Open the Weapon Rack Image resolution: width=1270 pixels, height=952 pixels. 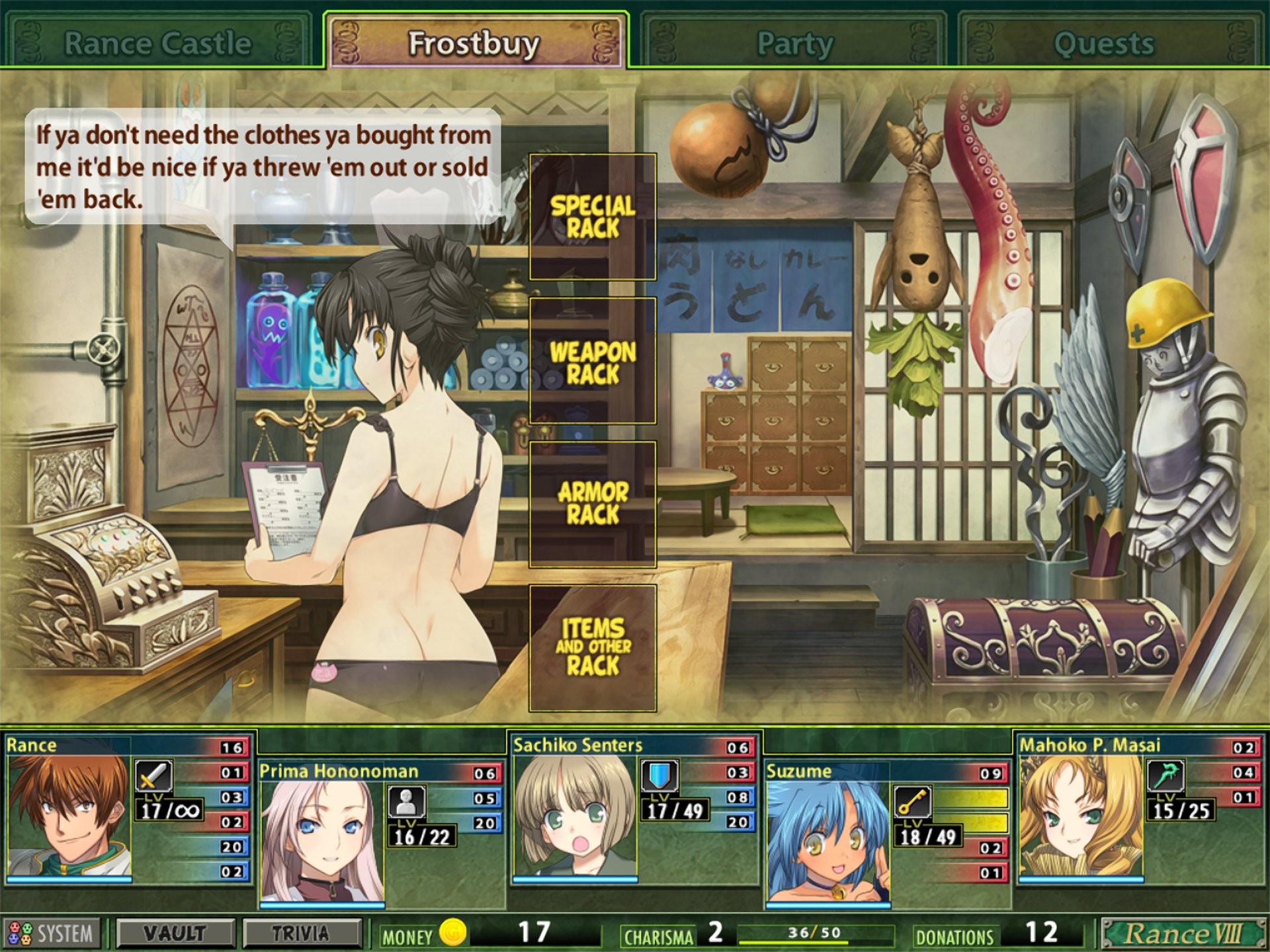point(593,362)
